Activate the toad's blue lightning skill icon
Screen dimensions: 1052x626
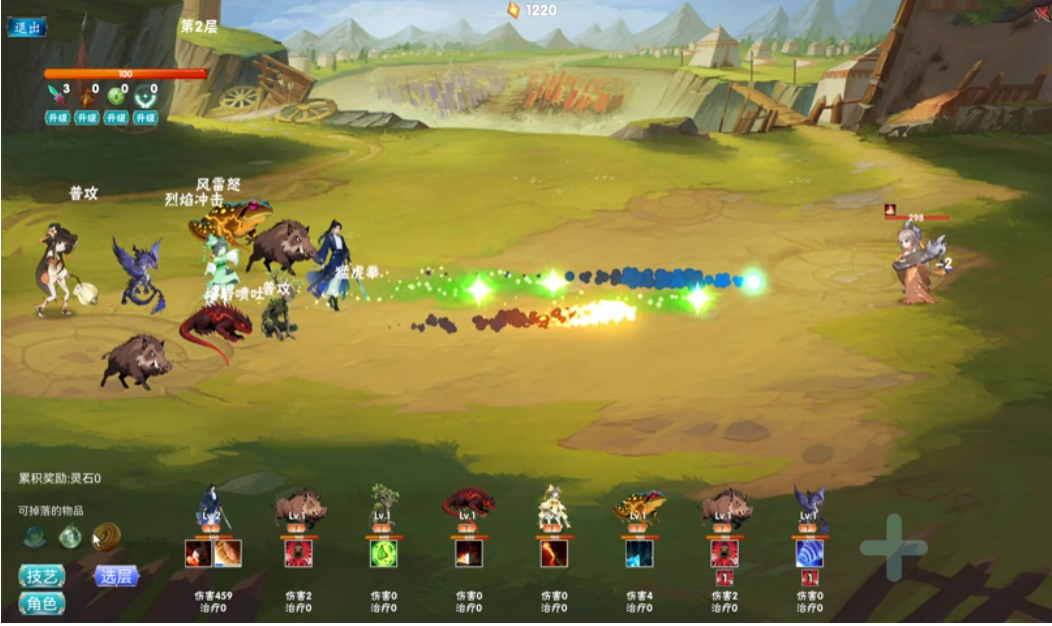coord(639,553)
